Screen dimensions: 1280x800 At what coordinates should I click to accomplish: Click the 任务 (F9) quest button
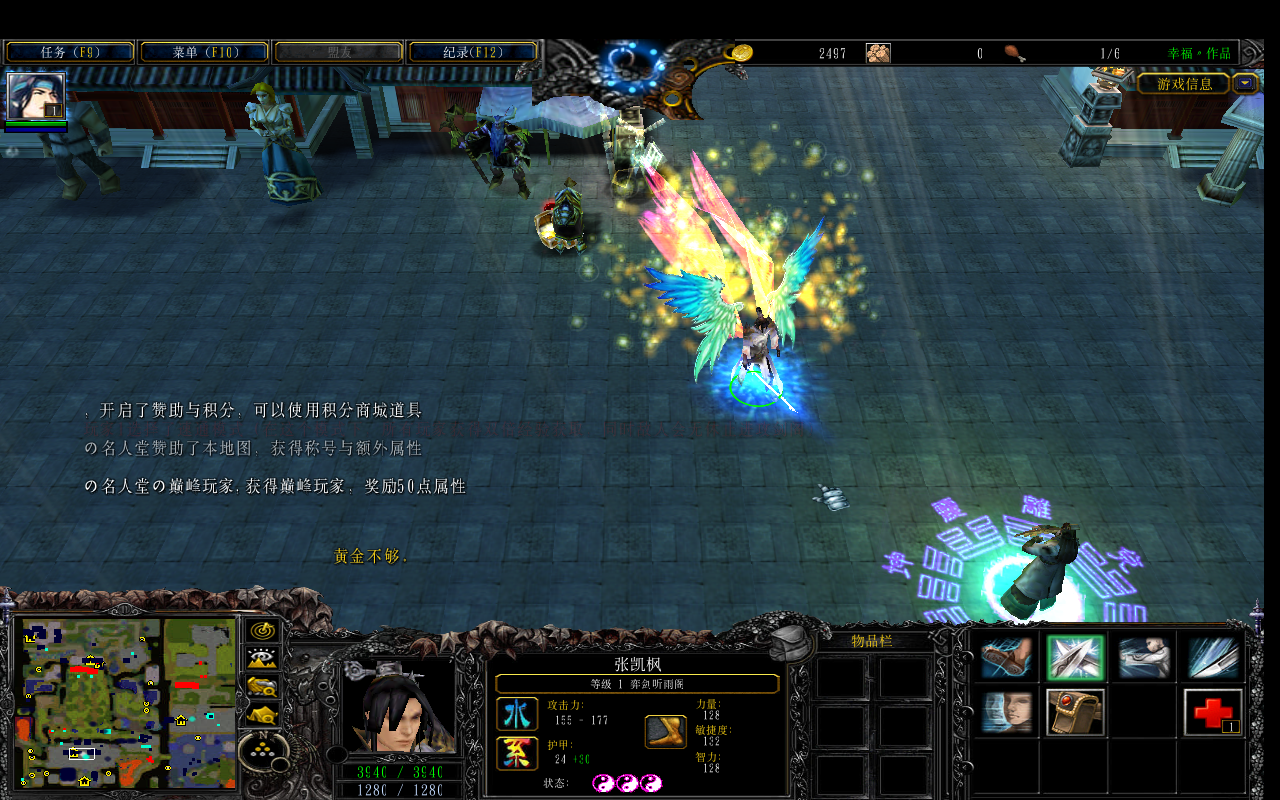[x=69, y=51]
